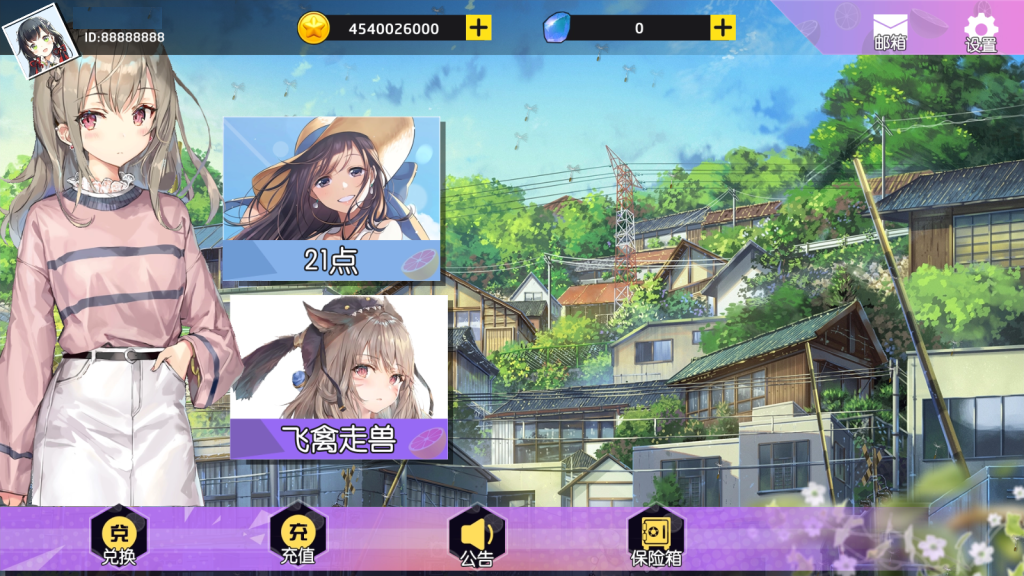Open the 兑换 exchange screen
1024x576 pixels.
118,537
